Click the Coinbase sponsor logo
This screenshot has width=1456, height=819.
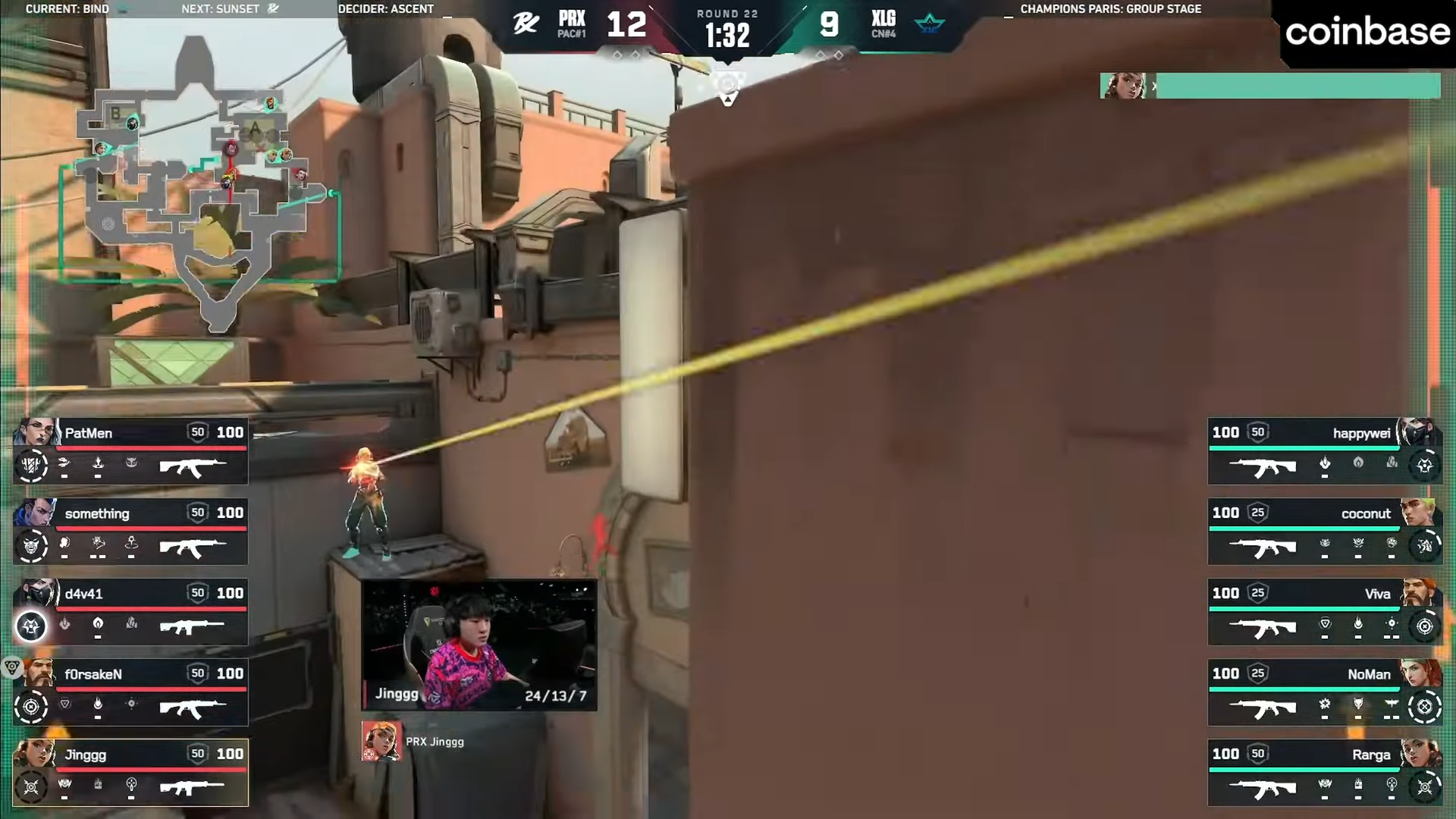coord(1367,32)
